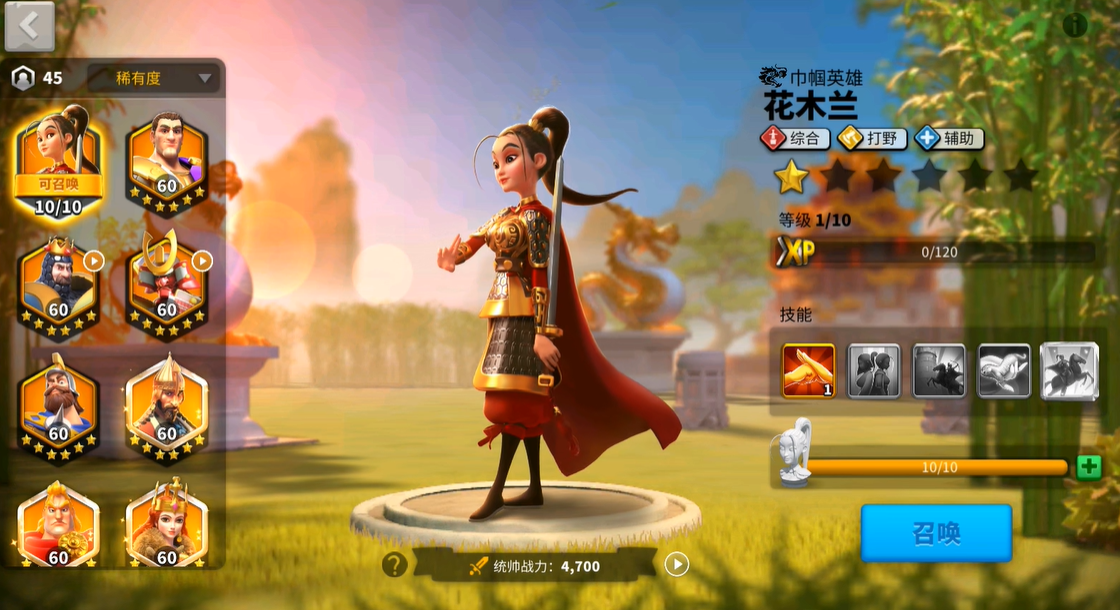
Task: Open the 稀有度 sort dropdown
Action: tap(152, 78)
